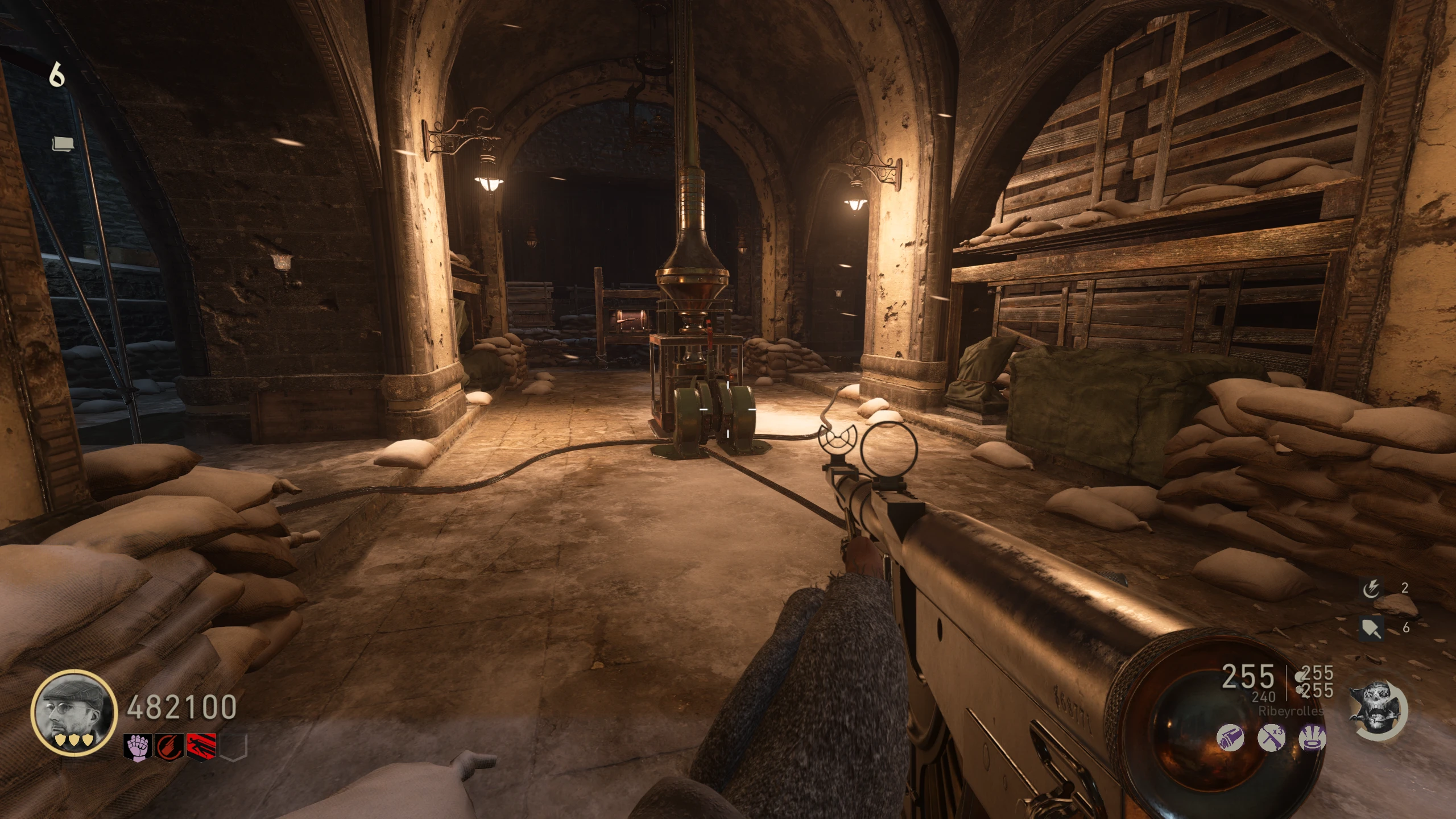The height and width of the screenshot is (819, 1456).
Task: Click the x3 rifle weapon mod icon
Action: click(x=1271, y=739)
